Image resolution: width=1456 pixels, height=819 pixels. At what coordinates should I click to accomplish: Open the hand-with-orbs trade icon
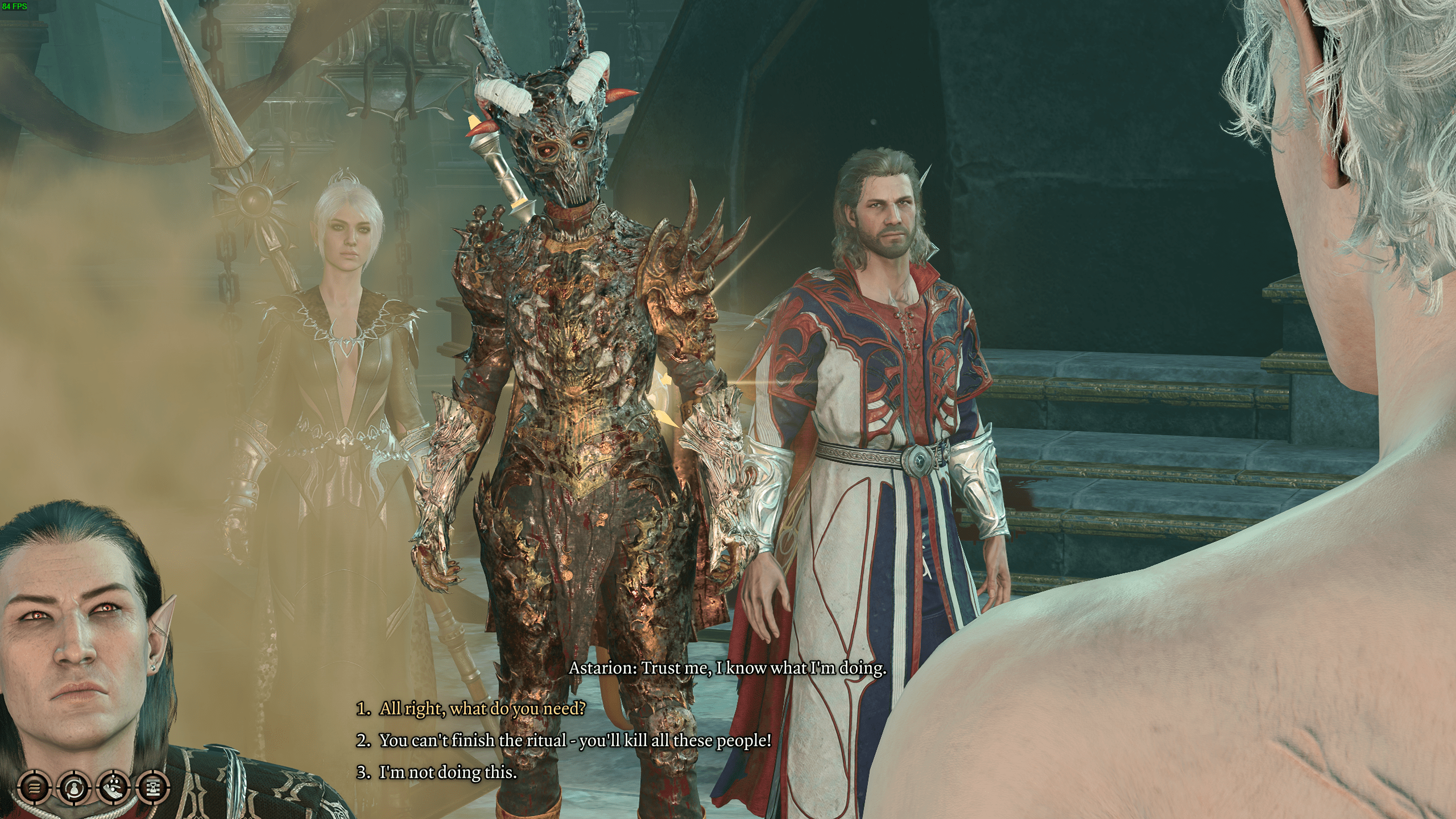click(114, 788)
